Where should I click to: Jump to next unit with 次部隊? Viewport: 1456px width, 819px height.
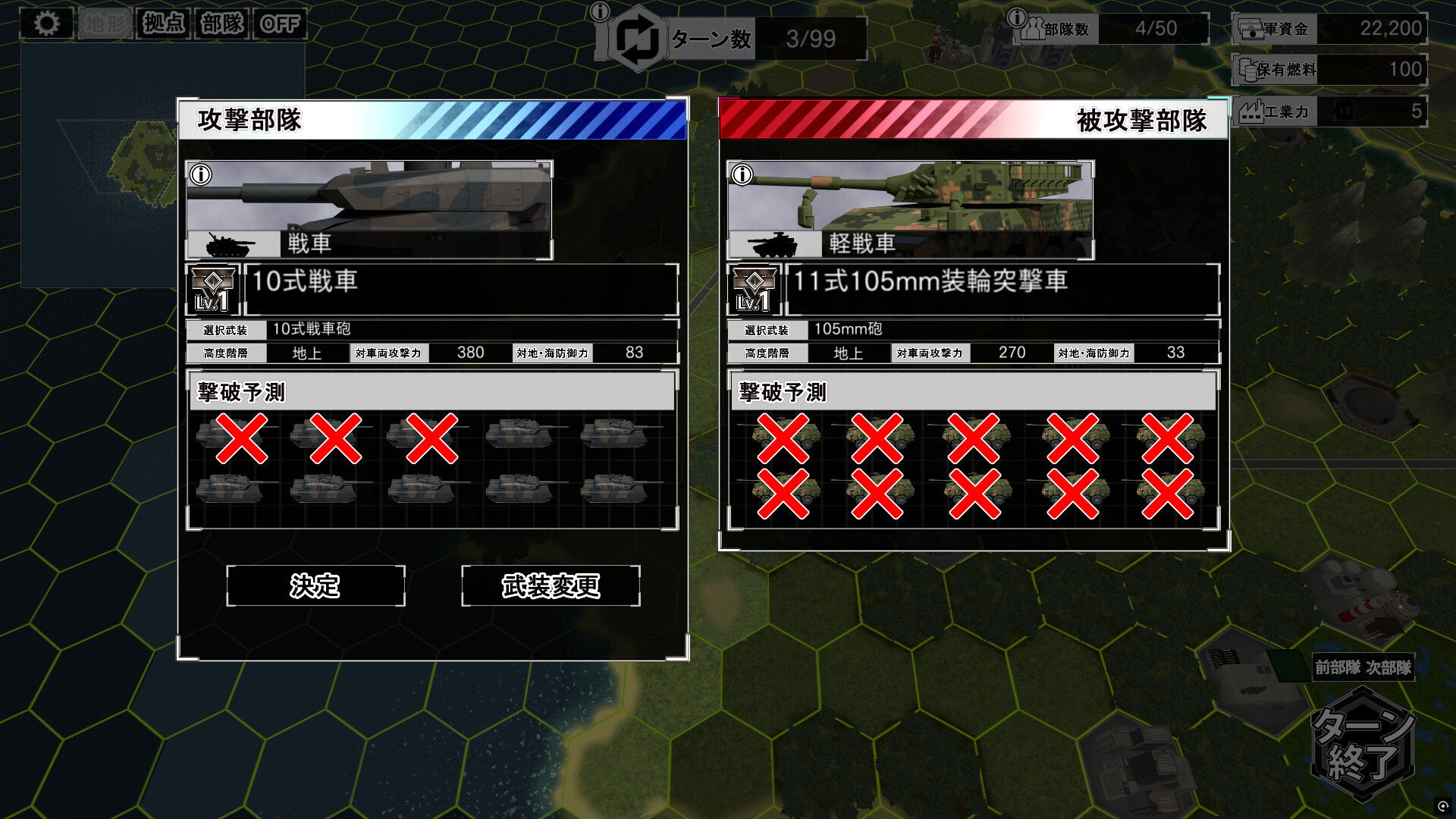pos(1389,667)
